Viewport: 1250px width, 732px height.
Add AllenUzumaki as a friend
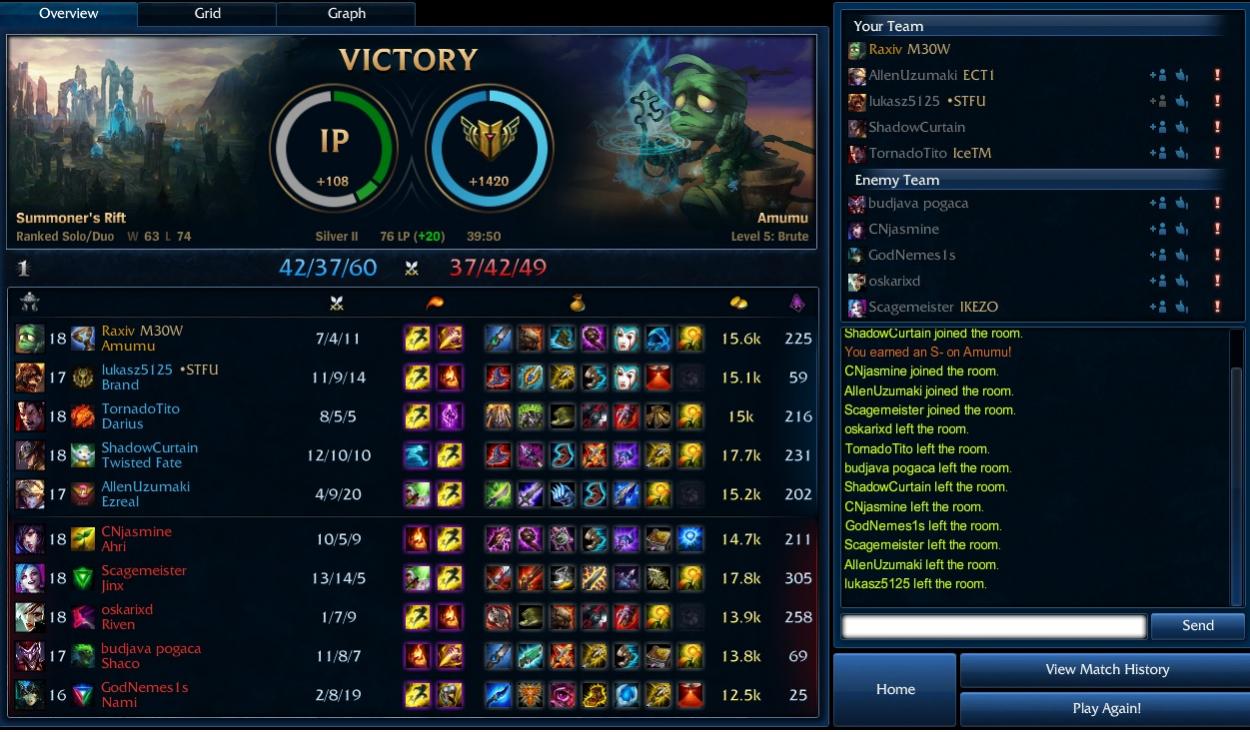[1158, 75]
